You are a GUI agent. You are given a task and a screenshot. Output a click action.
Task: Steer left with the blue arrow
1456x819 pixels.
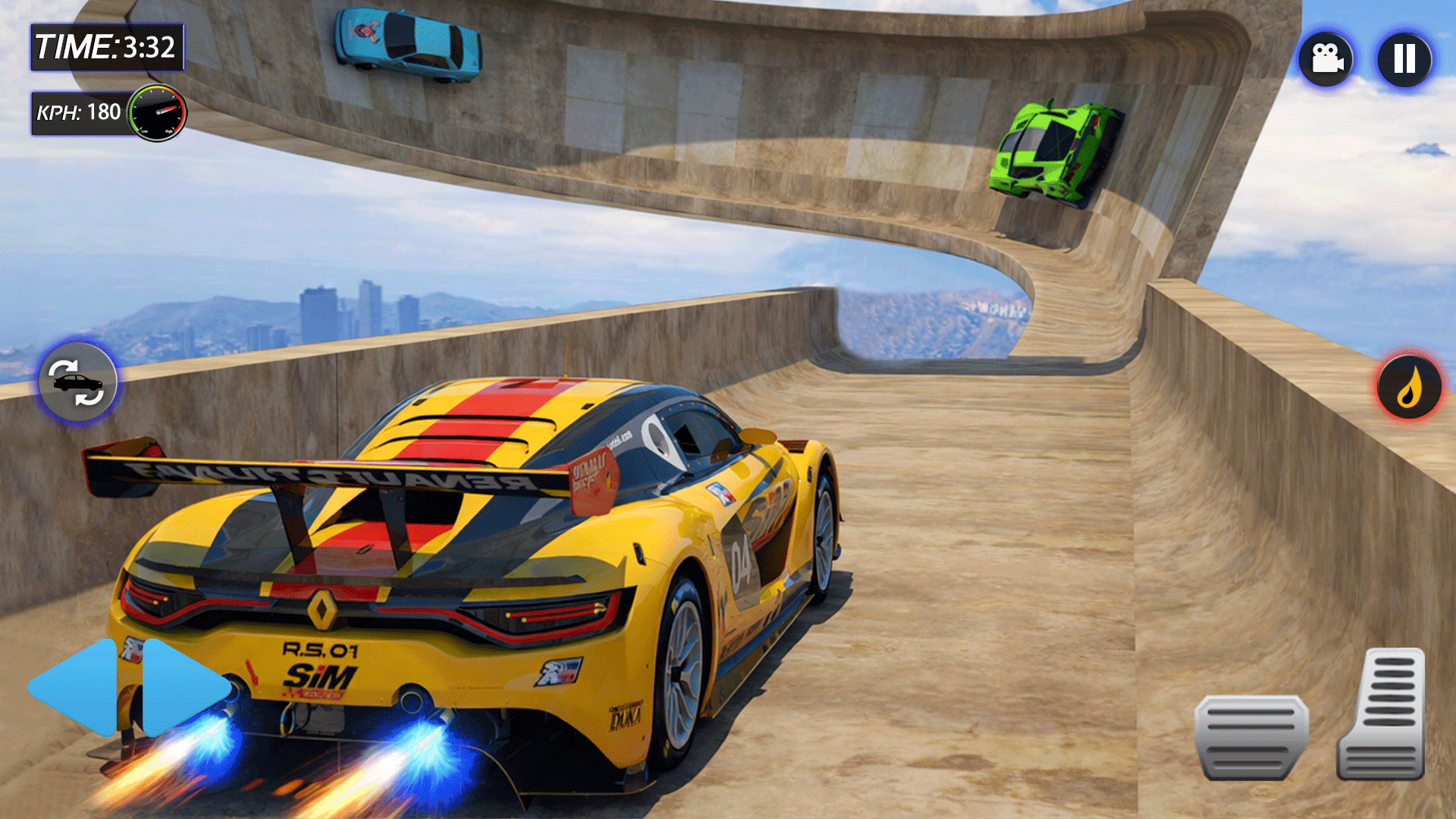[x=74, y=688]
